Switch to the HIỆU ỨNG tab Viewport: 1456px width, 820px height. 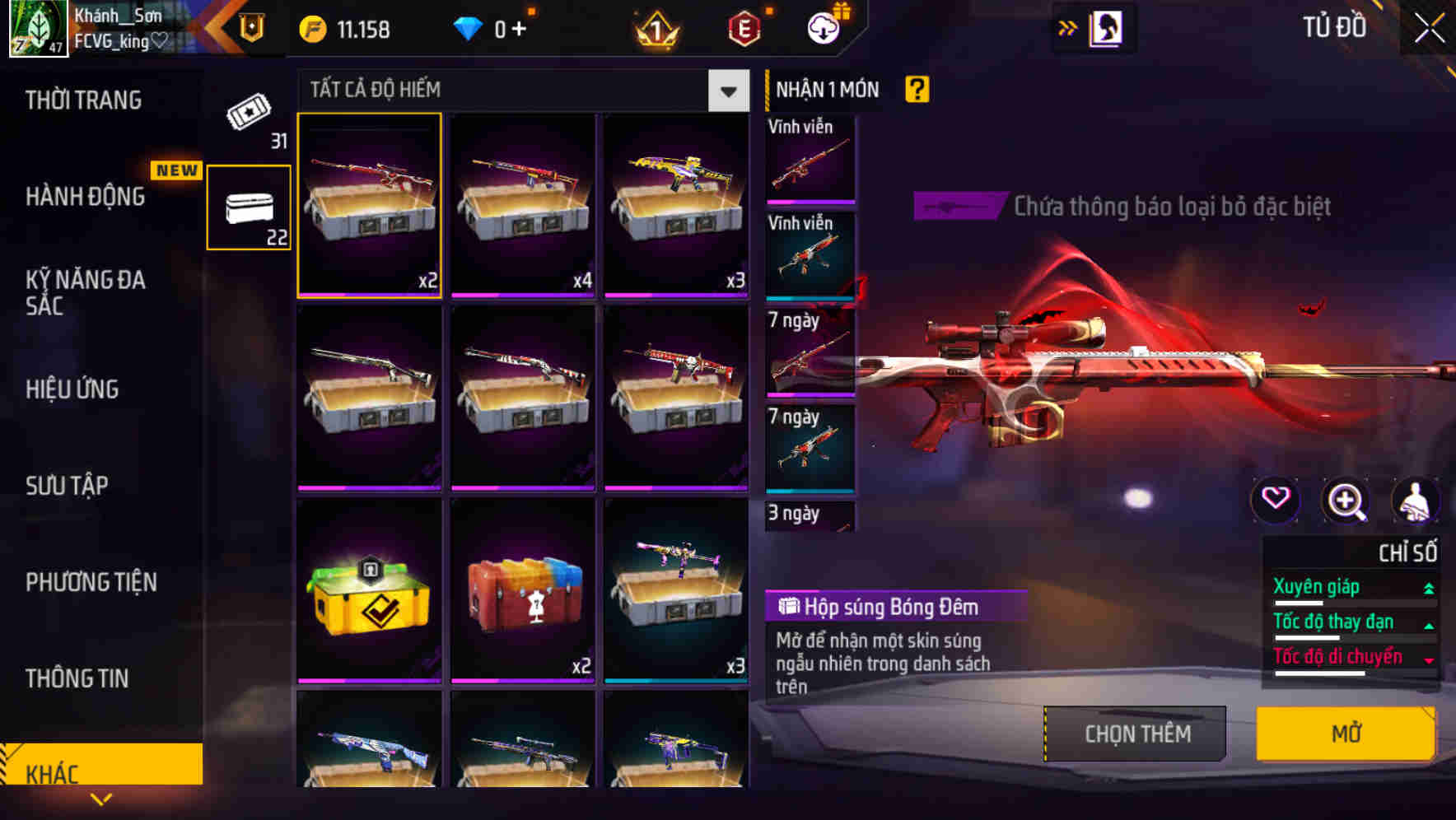pyautogui.click(x=71, y=389)
